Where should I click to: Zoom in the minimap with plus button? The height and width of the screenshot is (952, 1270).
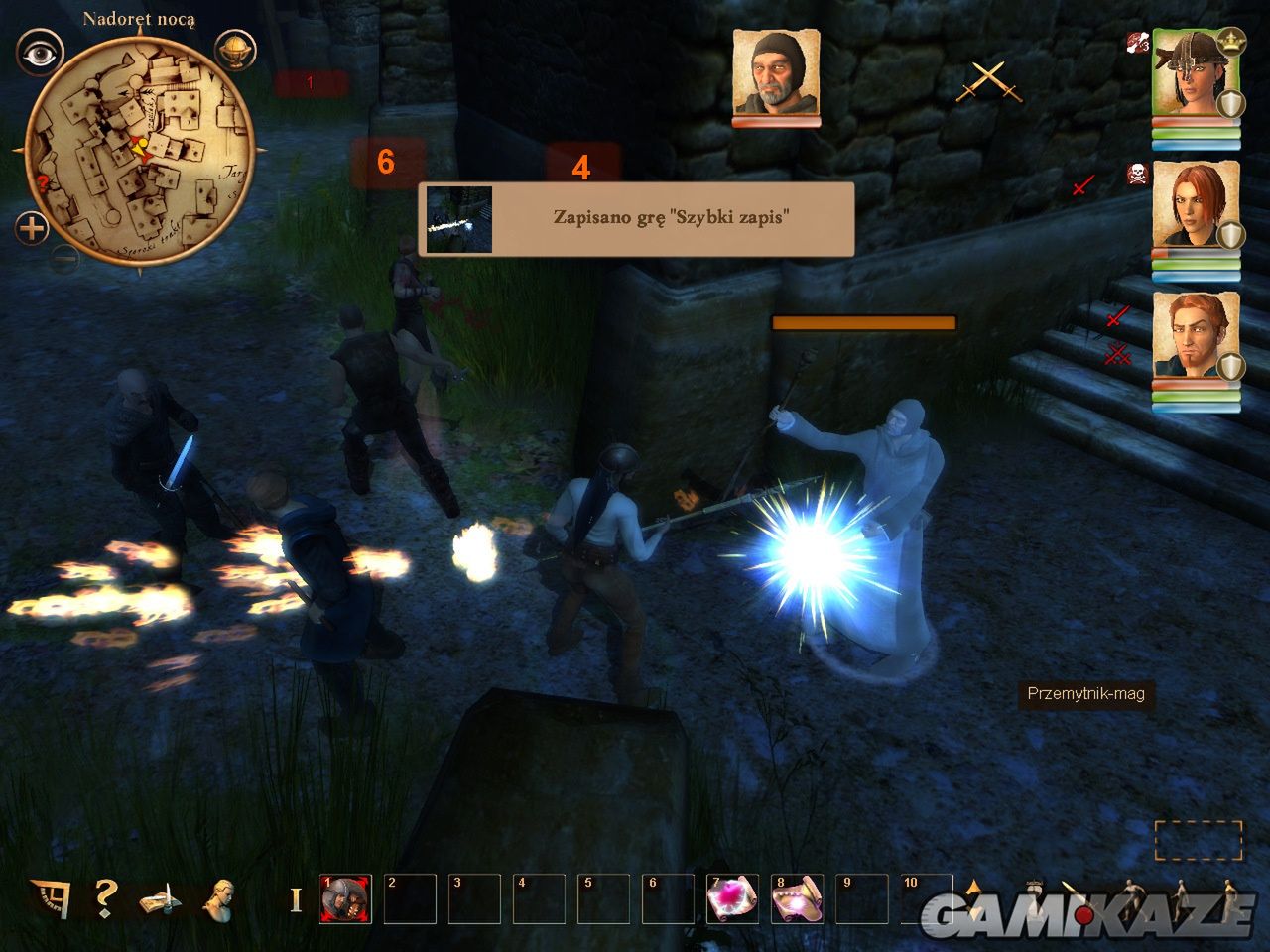(x=32, y=229)
